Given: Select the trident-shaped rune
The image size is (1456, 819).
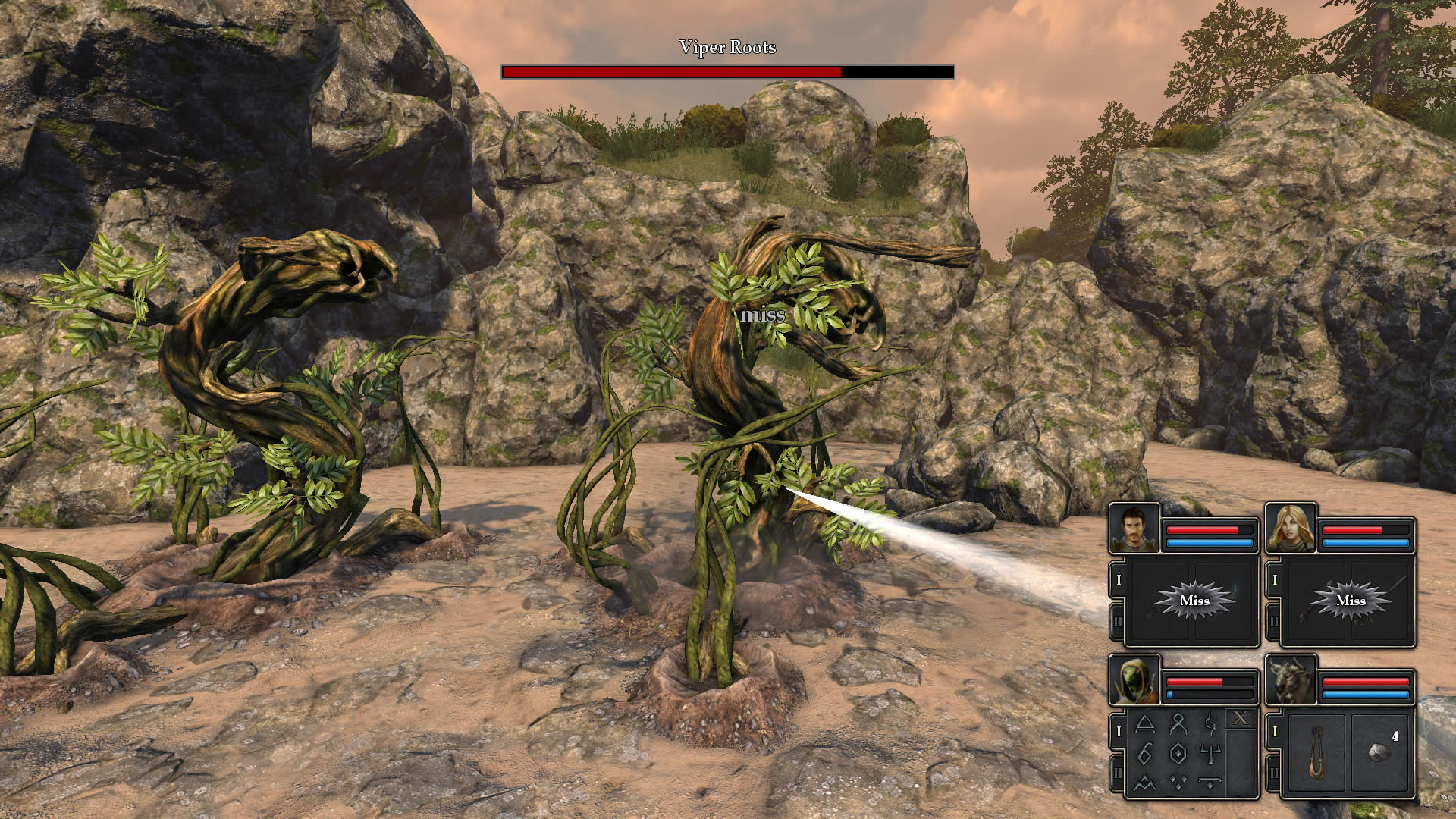Looking at the screenshot, I should [1210, 753].
